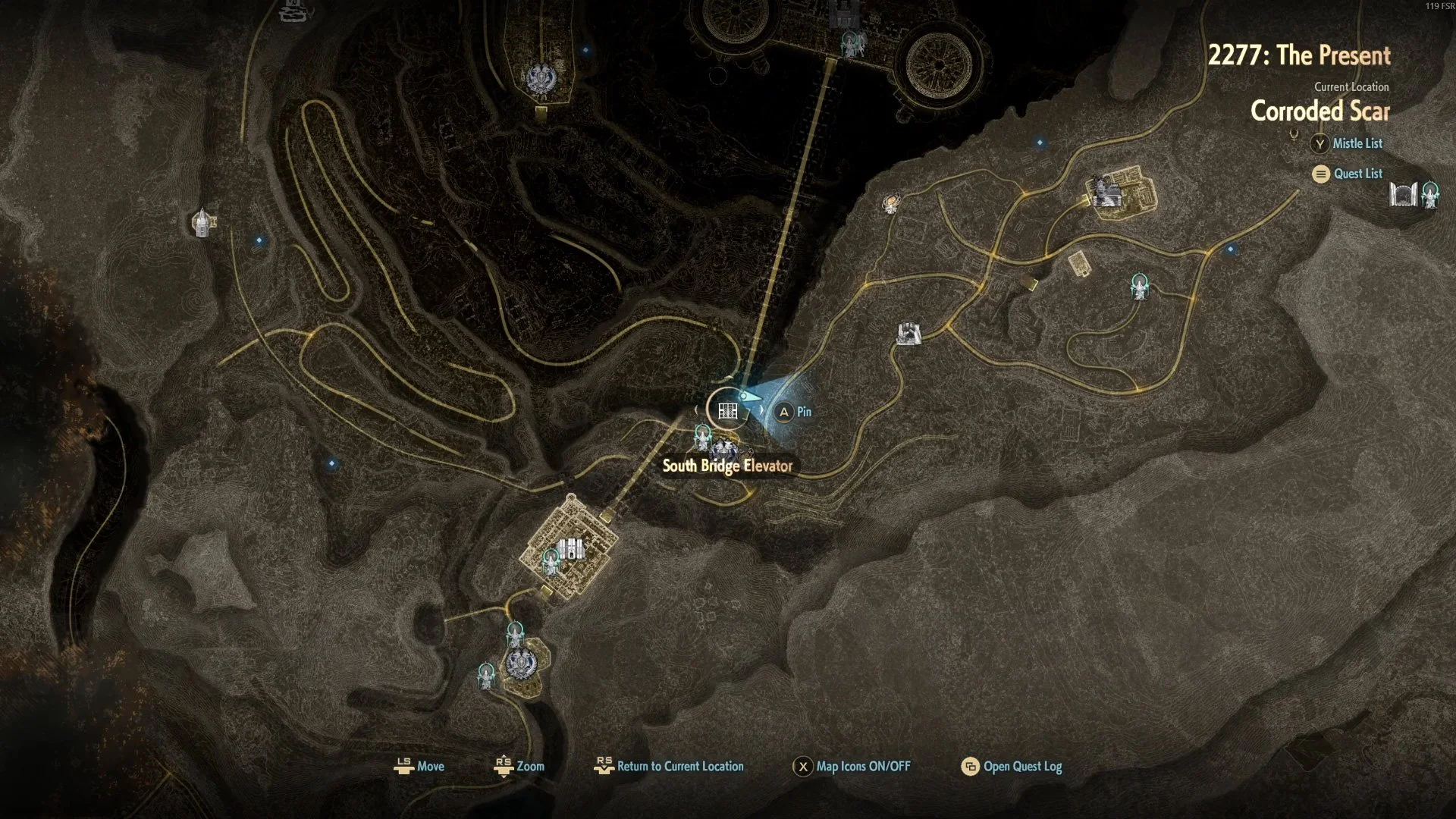Choose the stone ruins marker east of elevator
Viewport: 1456px width, 819px height.
point(908,333)
